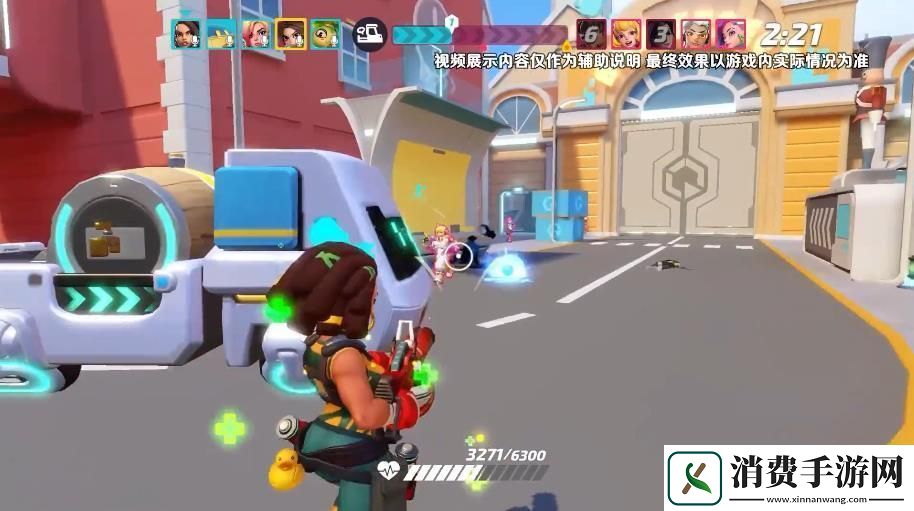Select the gold-framed teammate portrait
This screenshot has width=914, height=511.
click(290, 35)
